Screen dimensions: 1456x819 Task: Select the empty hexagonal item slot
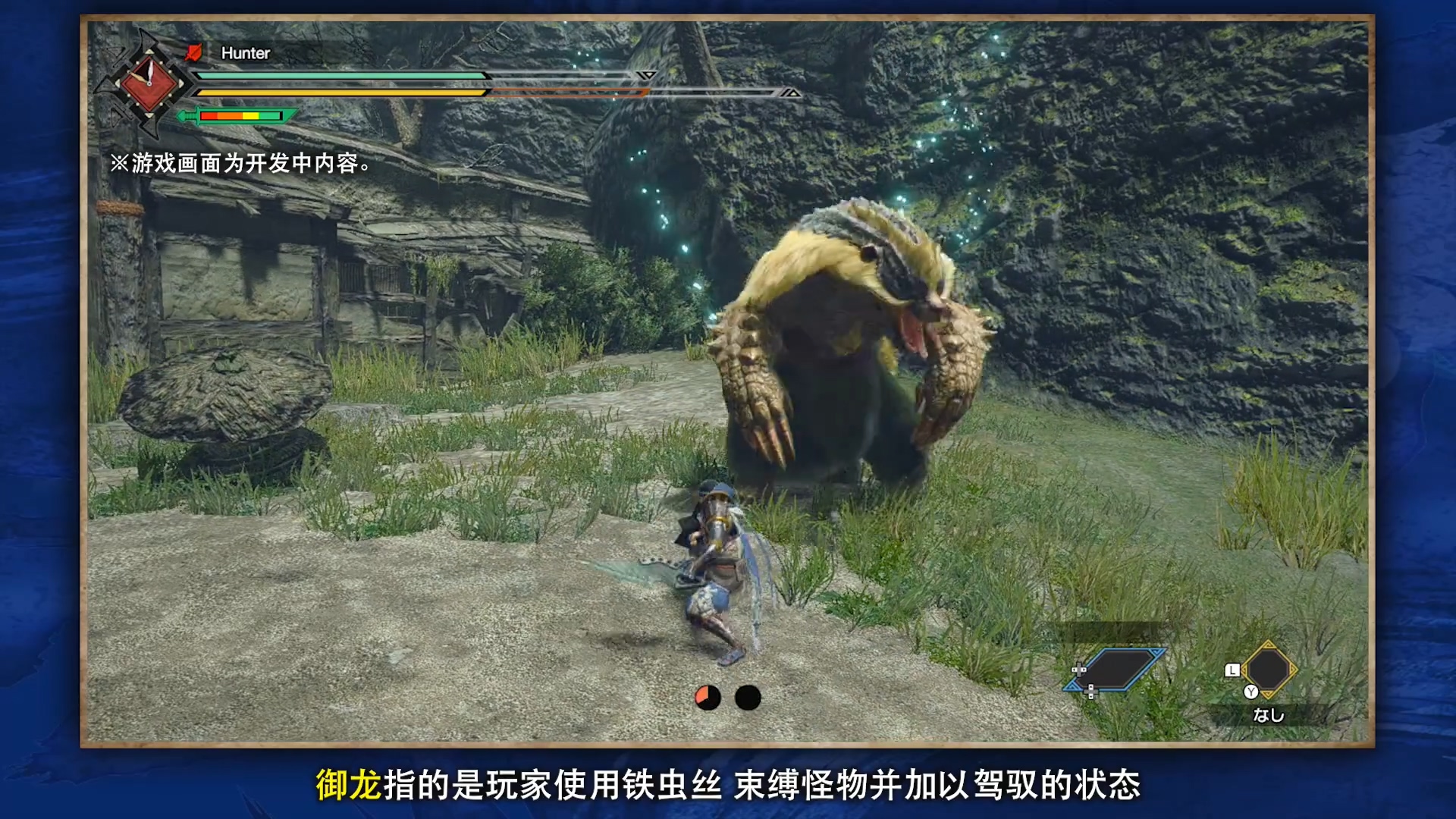(x=1269, y=670)
